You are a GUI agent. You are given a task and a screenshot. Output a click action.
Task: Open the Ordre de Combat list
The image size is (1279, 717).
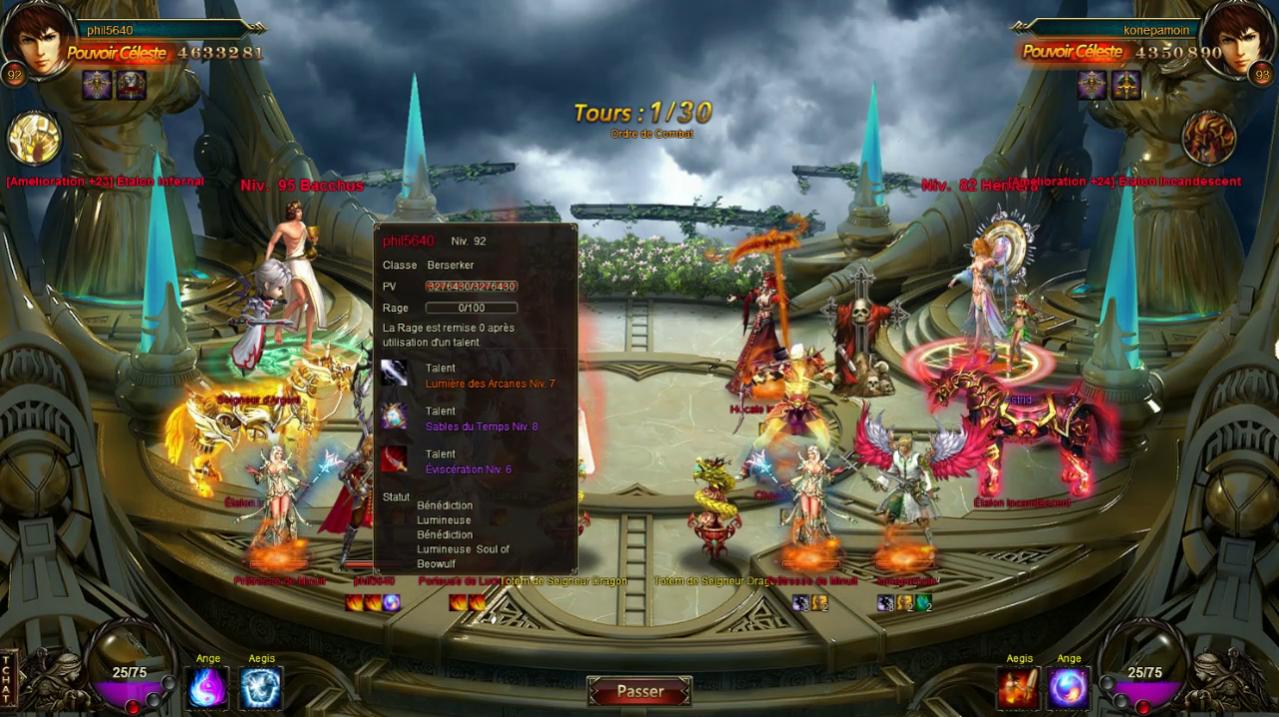pos(651,134)
